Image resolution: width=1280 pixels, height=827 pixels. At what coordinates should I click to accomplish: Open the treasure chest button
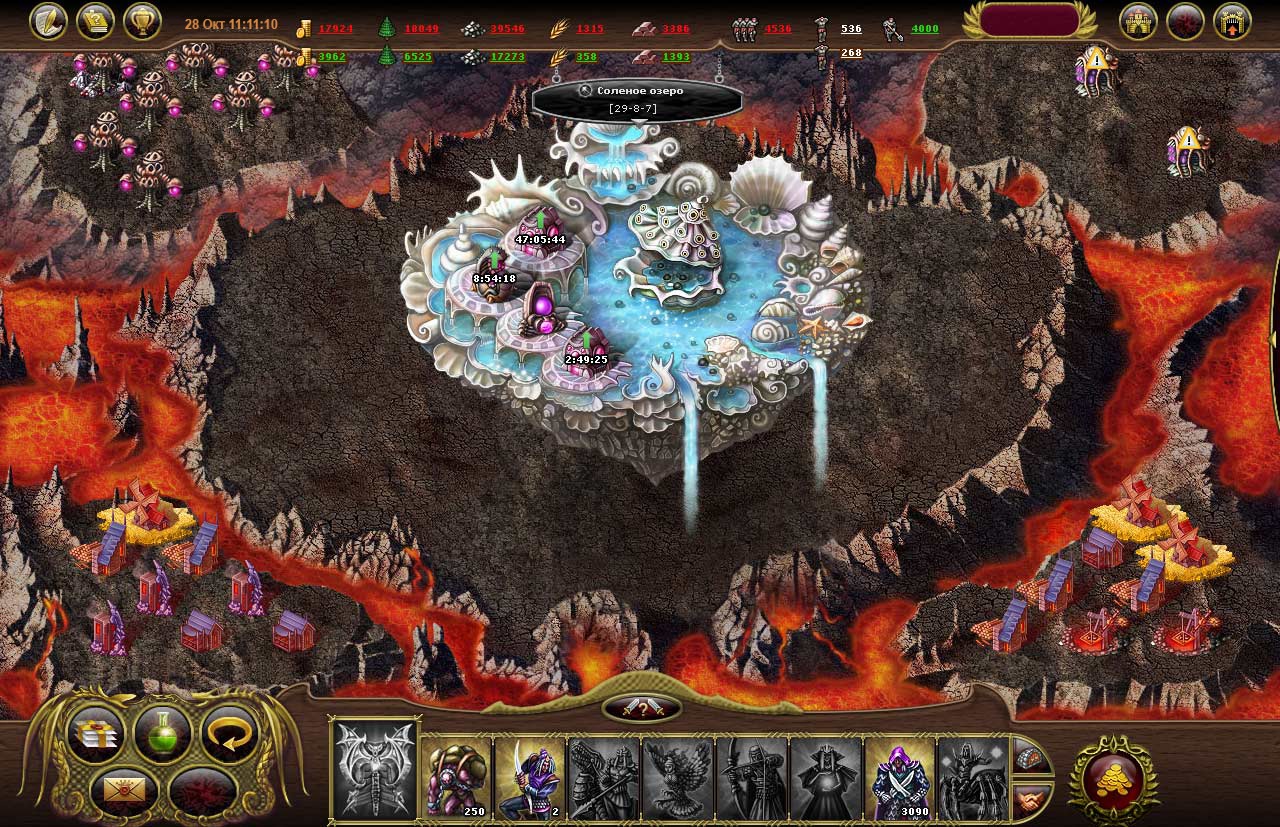click(1030, 757)
